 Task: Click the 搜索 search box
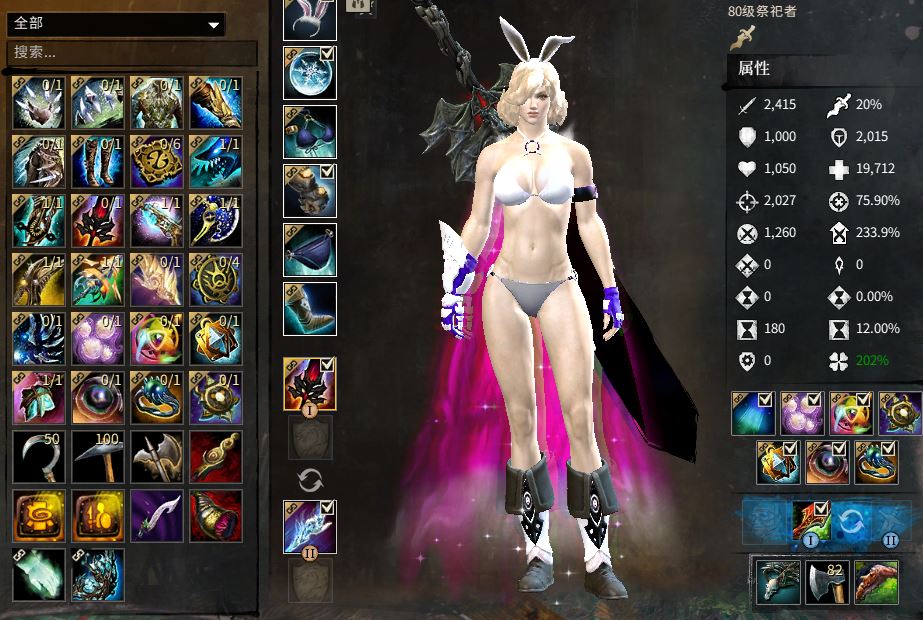click(x=116, y=52)
